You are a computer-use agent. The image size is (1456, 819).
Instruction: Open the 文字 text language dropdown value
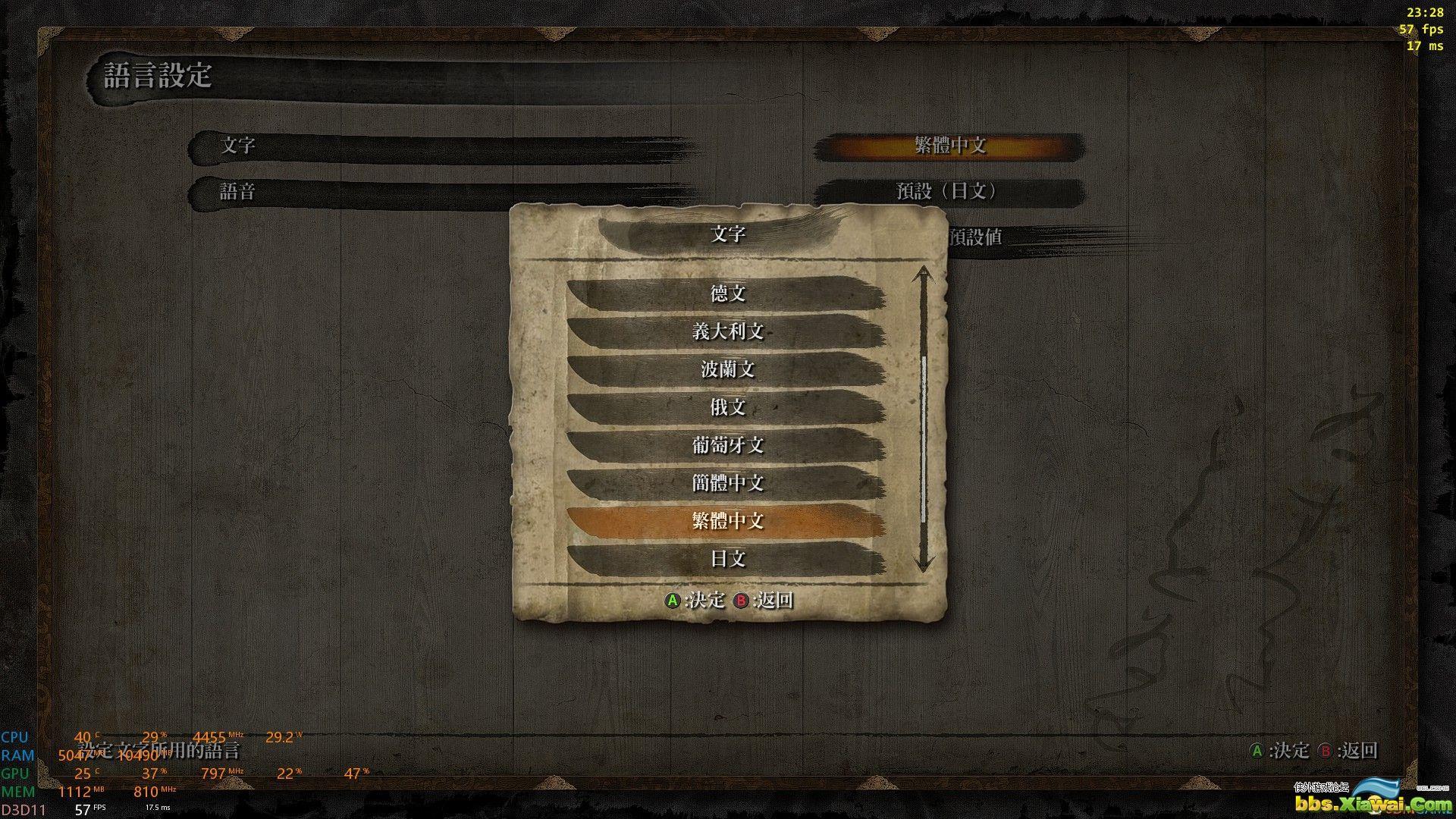949,146
